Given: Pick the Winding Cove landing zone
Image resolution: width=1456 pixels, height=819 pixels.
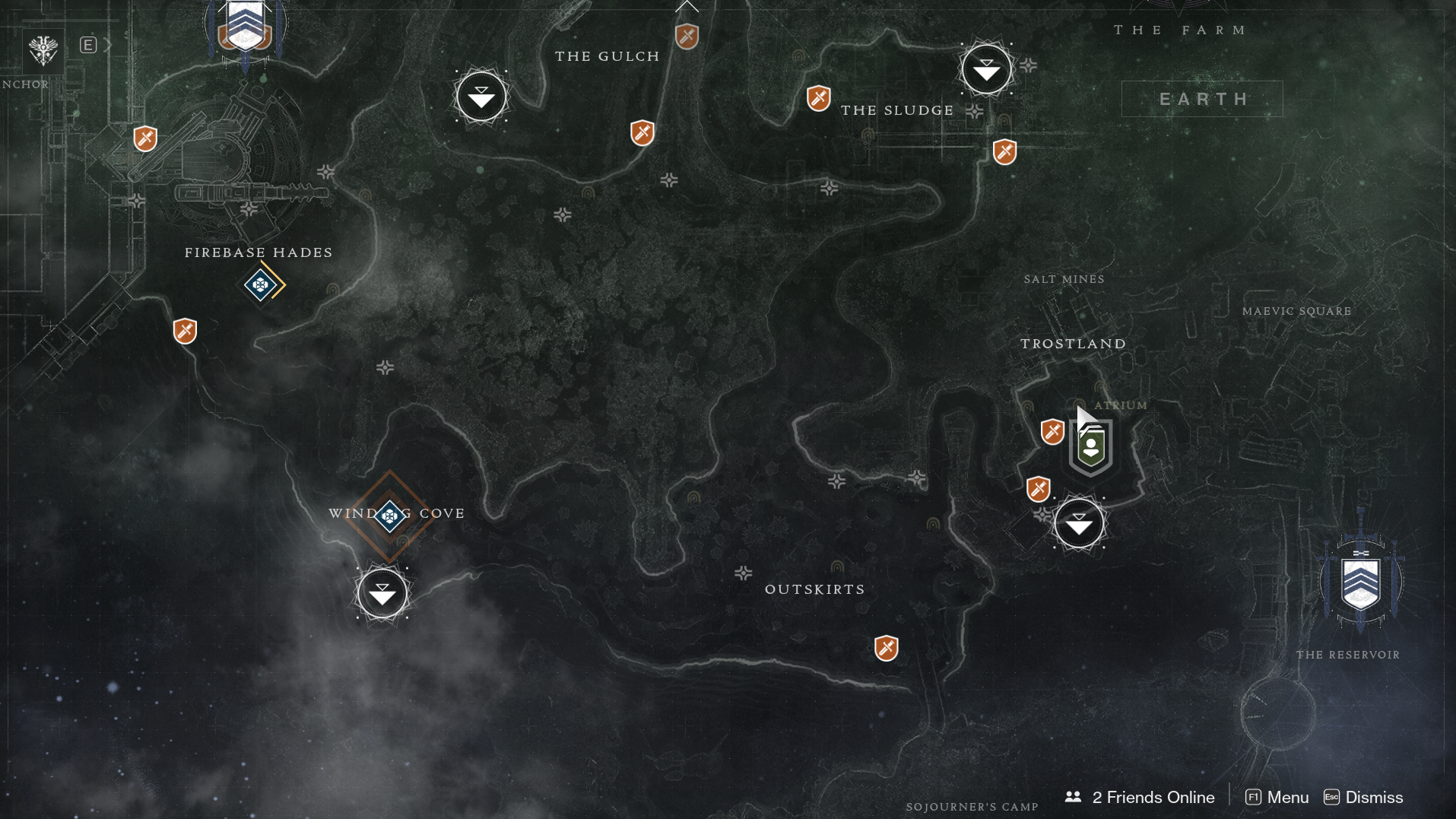Looking at the screenshot, I should click(382, 593).
